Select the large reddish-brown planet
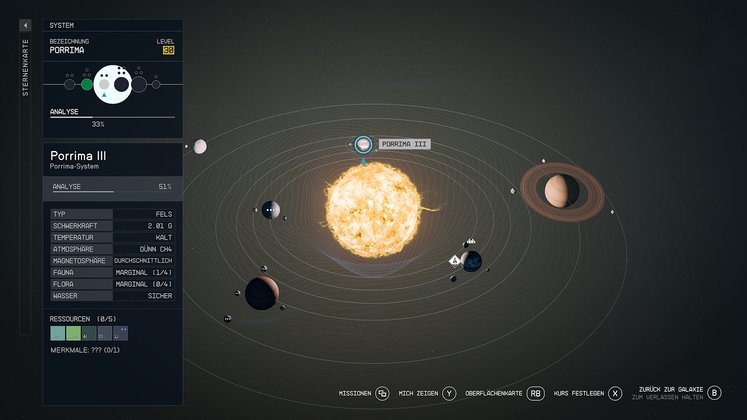Image resolution: width=747 pixels, height=420 pixels. [x=261, y=293]
